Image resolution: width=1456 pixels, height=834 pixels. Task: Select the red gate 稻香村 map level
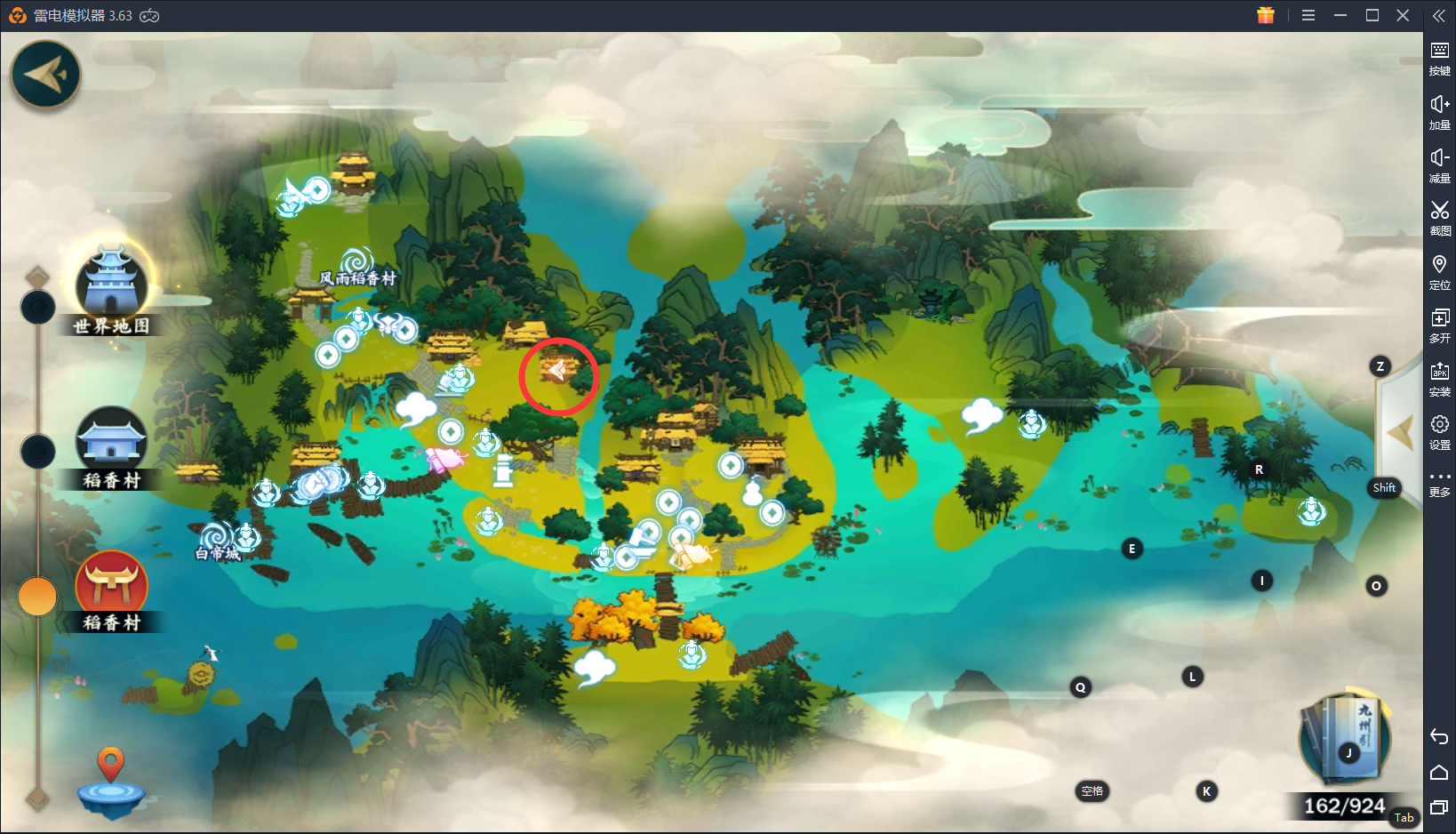(111, 585)
